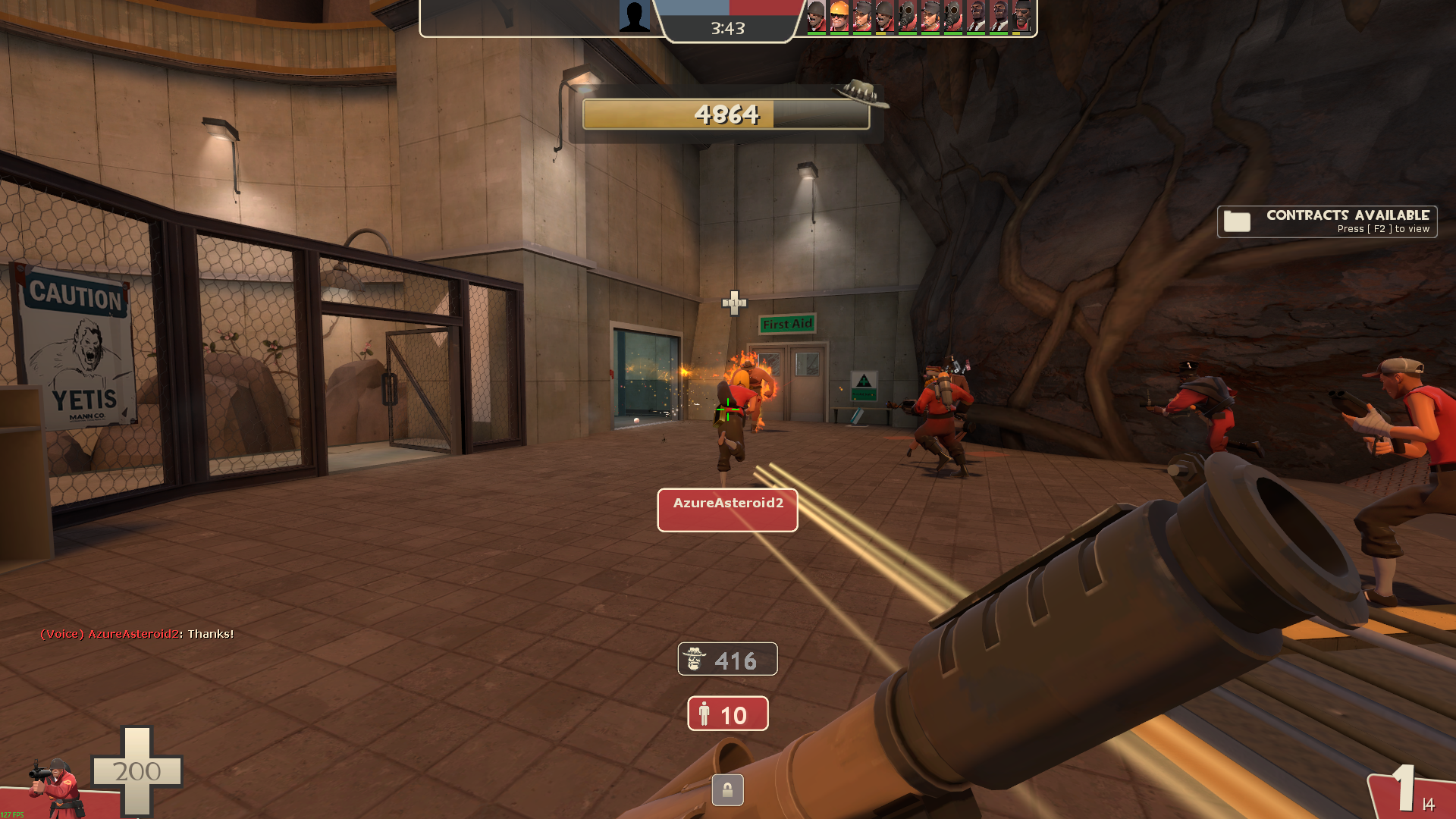Select the Engineer portrait in the team bar
This screenshot has height=819, width=1456.
click(x=839, y=16)
